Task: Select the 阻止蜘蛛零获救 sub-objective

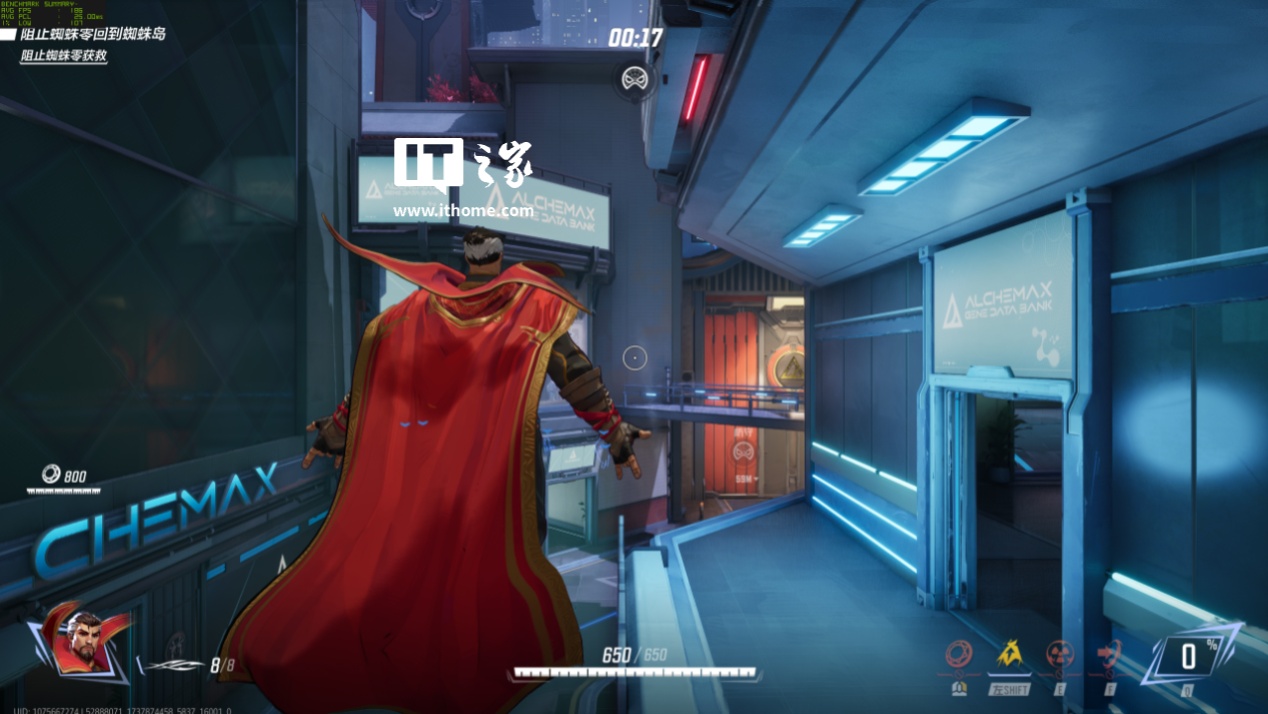Action: pyautogui.click(x=64, y=56)
